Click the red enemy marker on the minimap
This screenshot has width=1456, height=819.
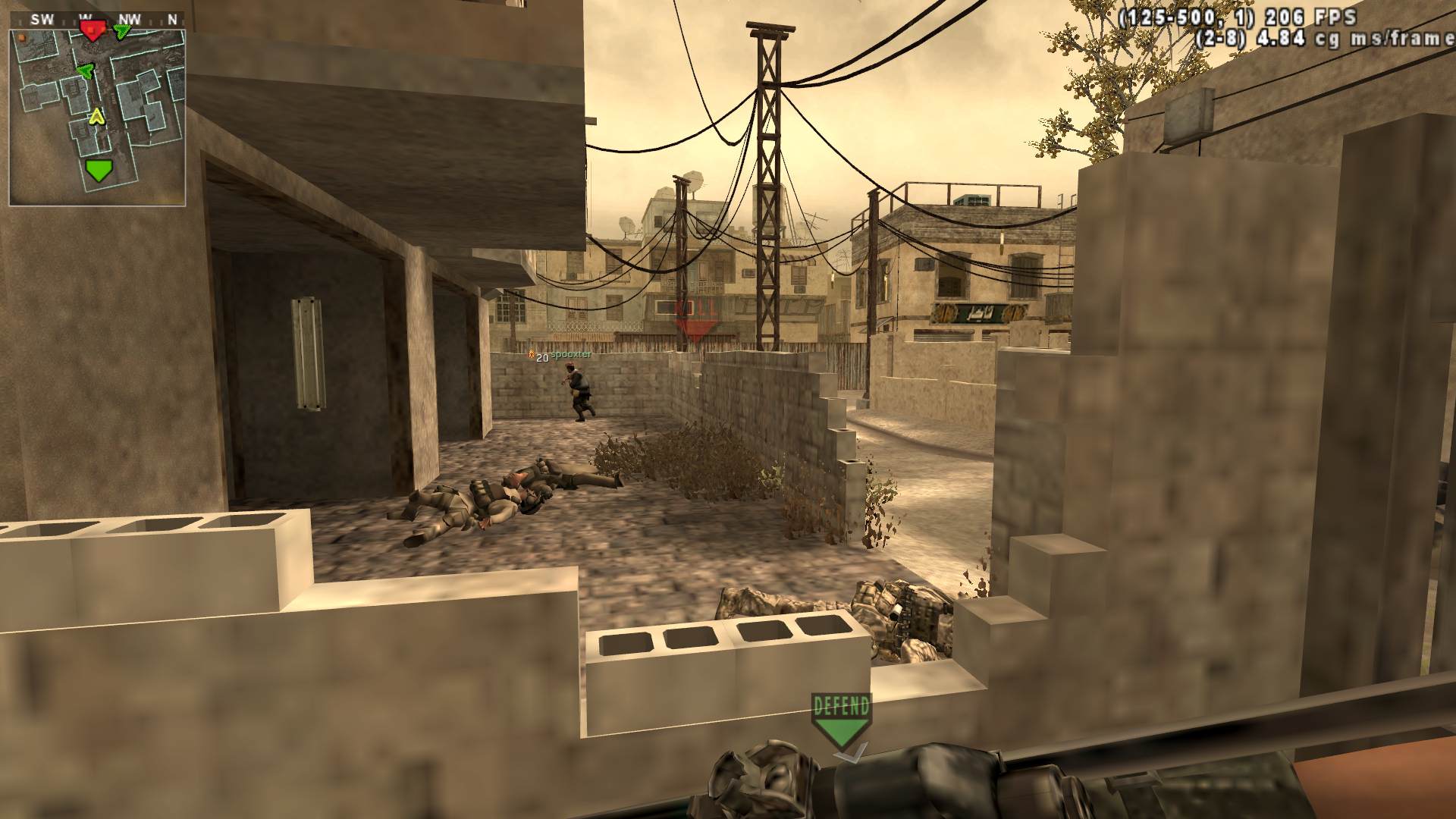coord(93,30)
